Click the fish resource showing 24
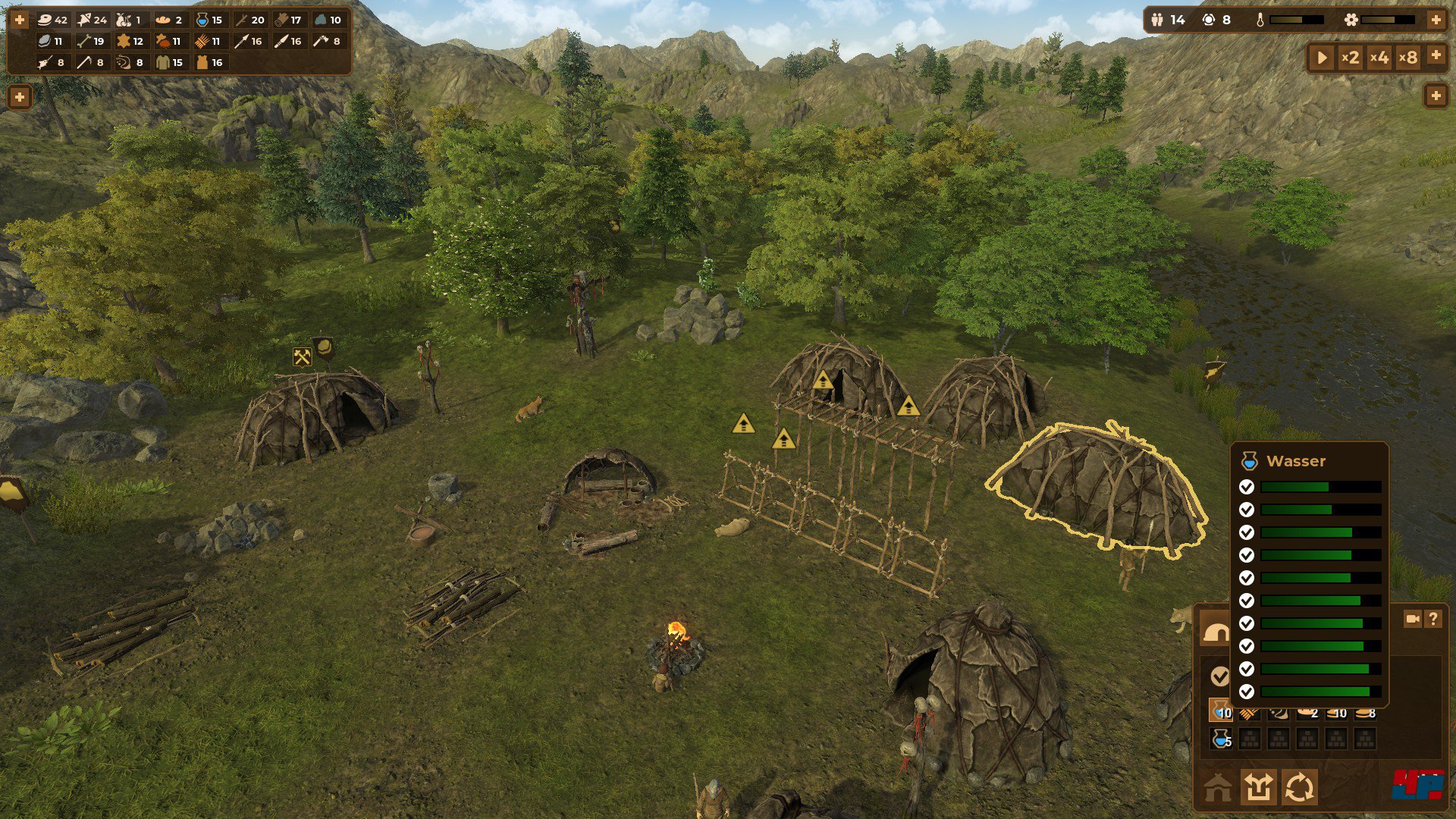The image size is (1456, 819). click(x=93, y=20)
